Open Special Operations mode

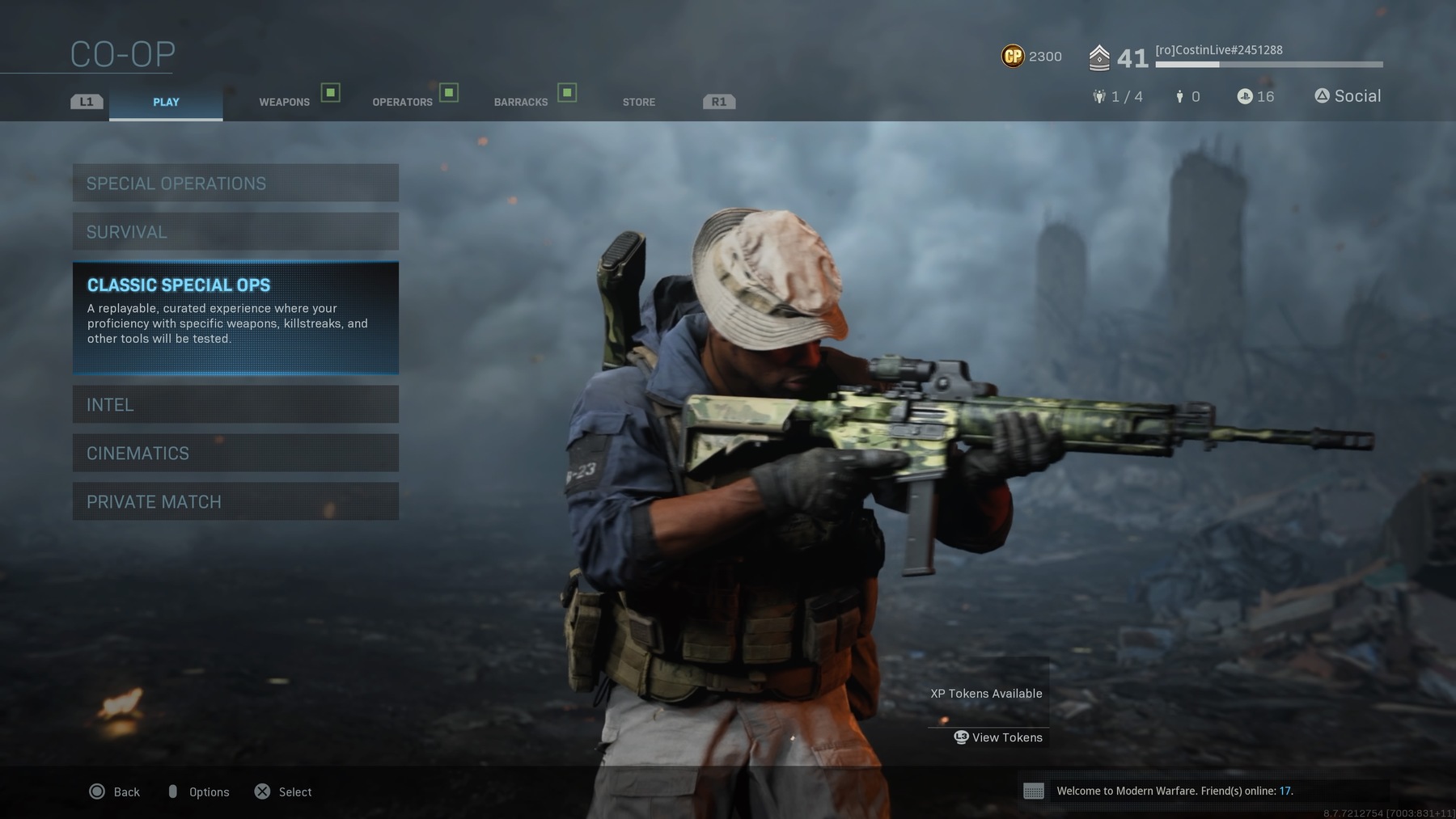point(235,184)
